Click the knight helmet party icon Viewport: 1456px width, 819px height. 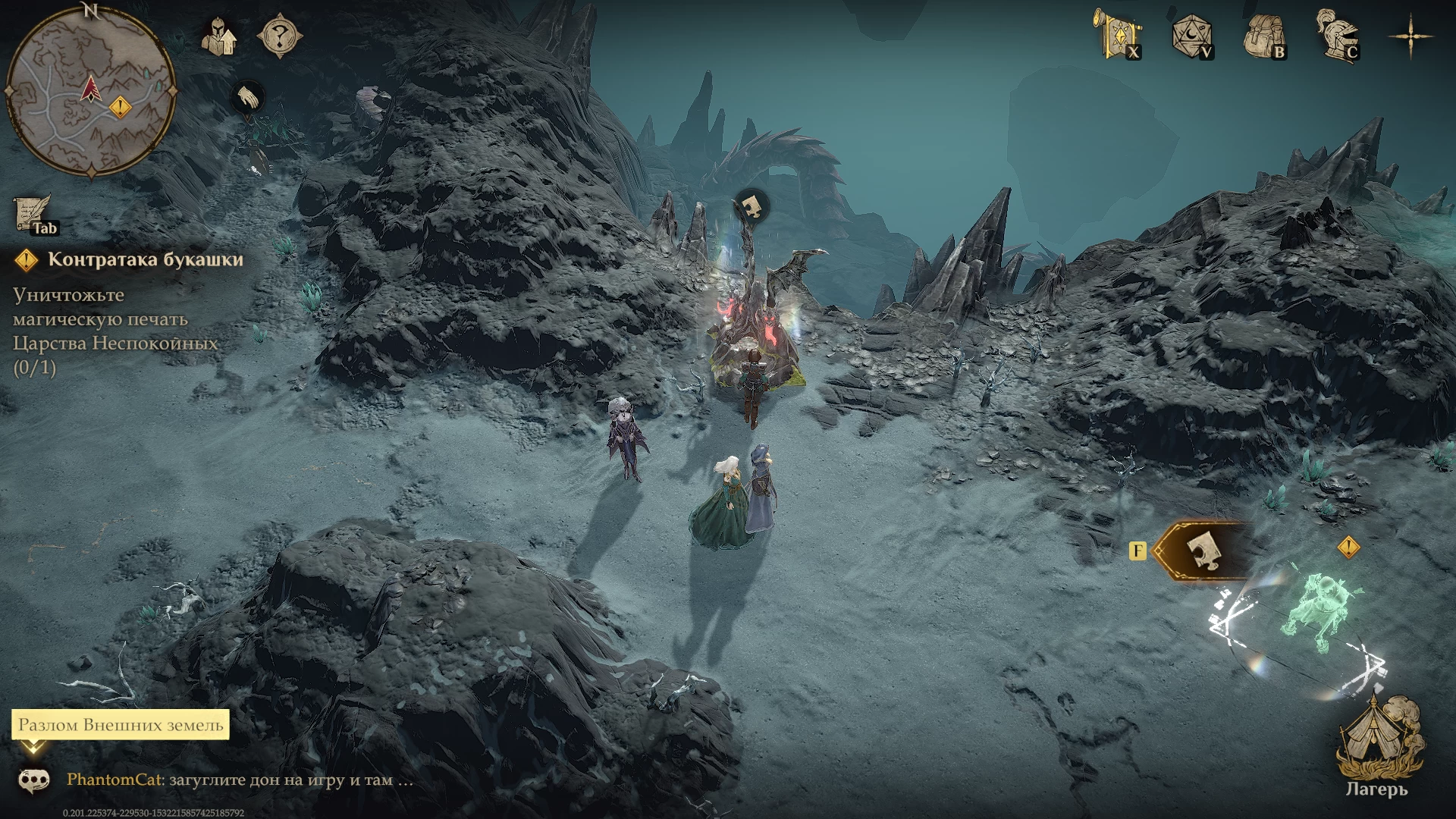click(218, 36)
